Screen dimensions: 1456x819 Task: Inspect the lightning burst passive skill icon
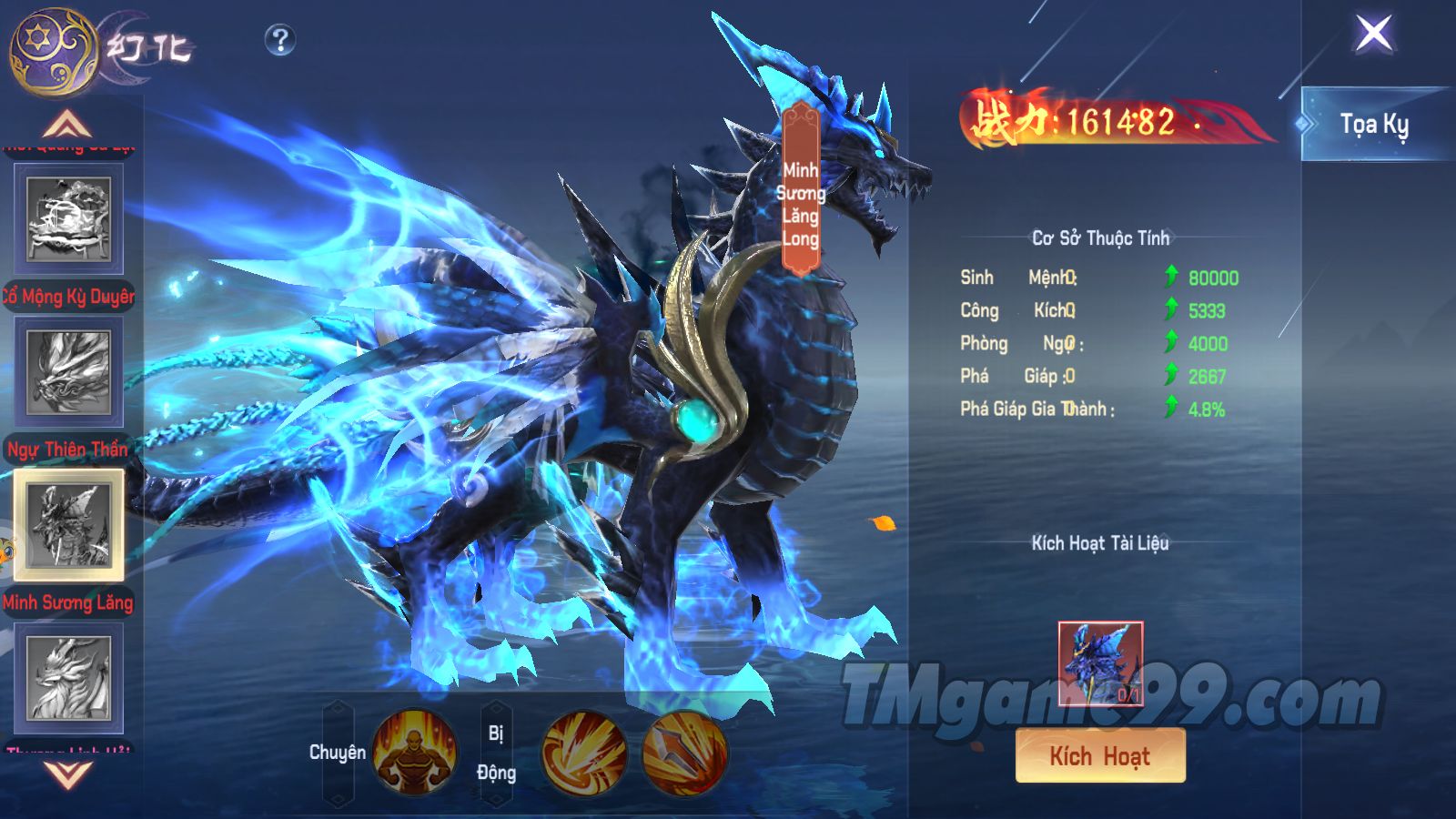(583, 753)
